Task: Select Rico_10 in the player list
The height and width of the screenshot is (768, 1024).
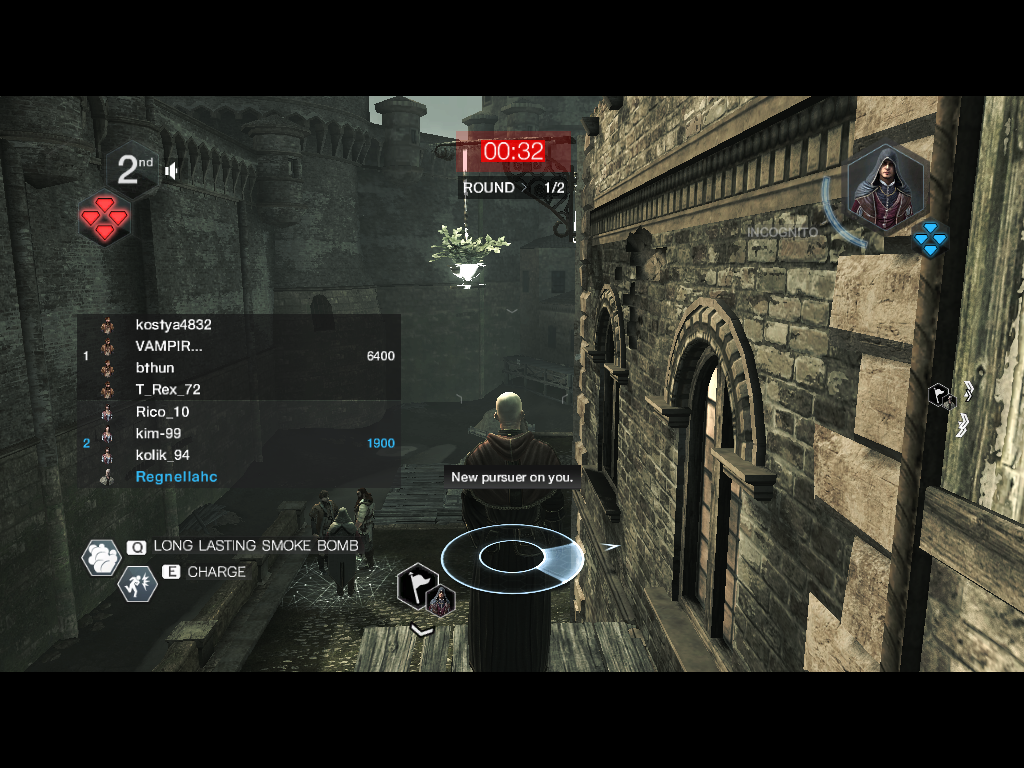Action: [x=162, y=412]
